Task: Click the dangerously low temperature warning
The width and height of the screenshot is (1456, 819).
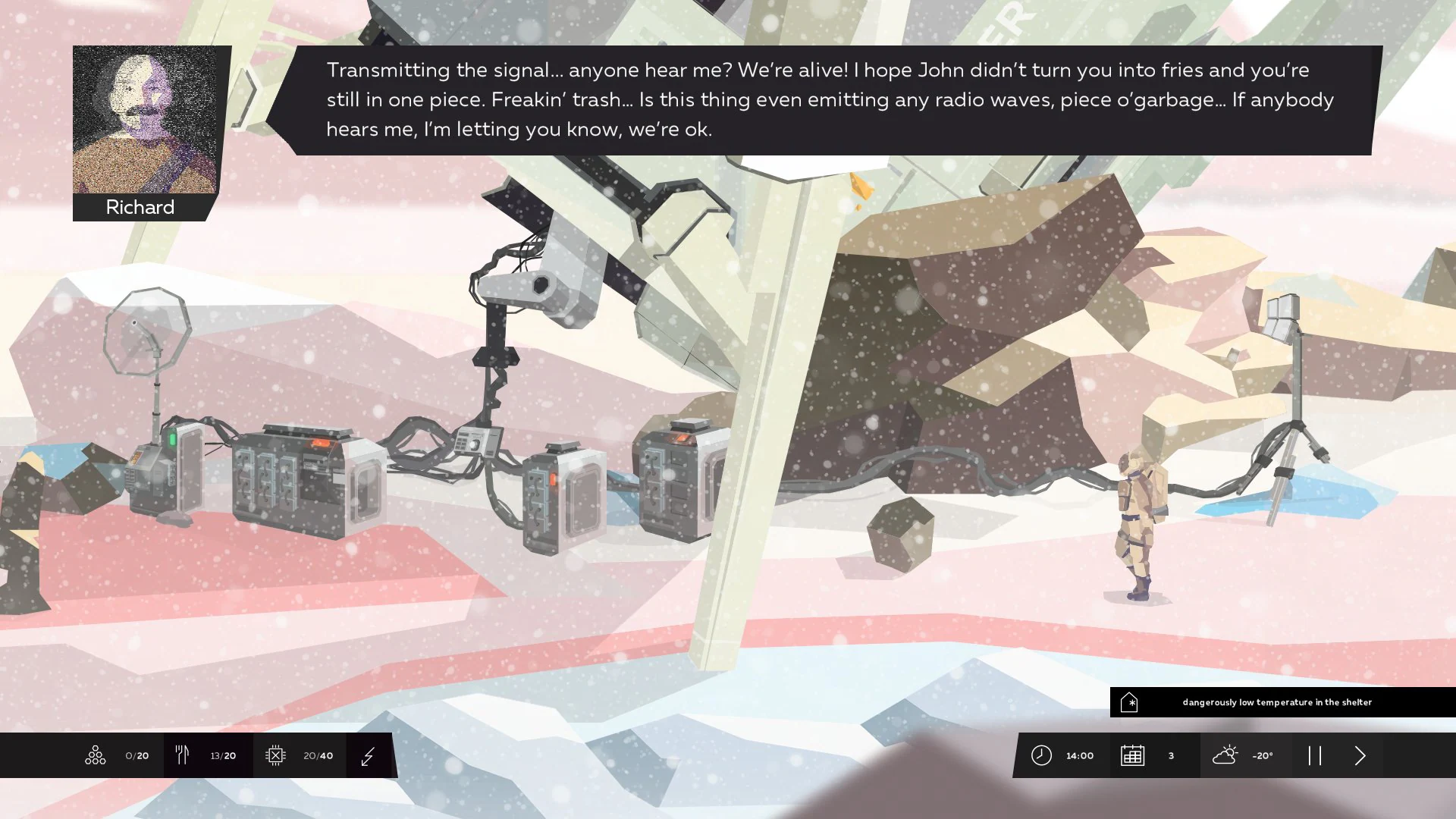Action: coord(1278,702)
